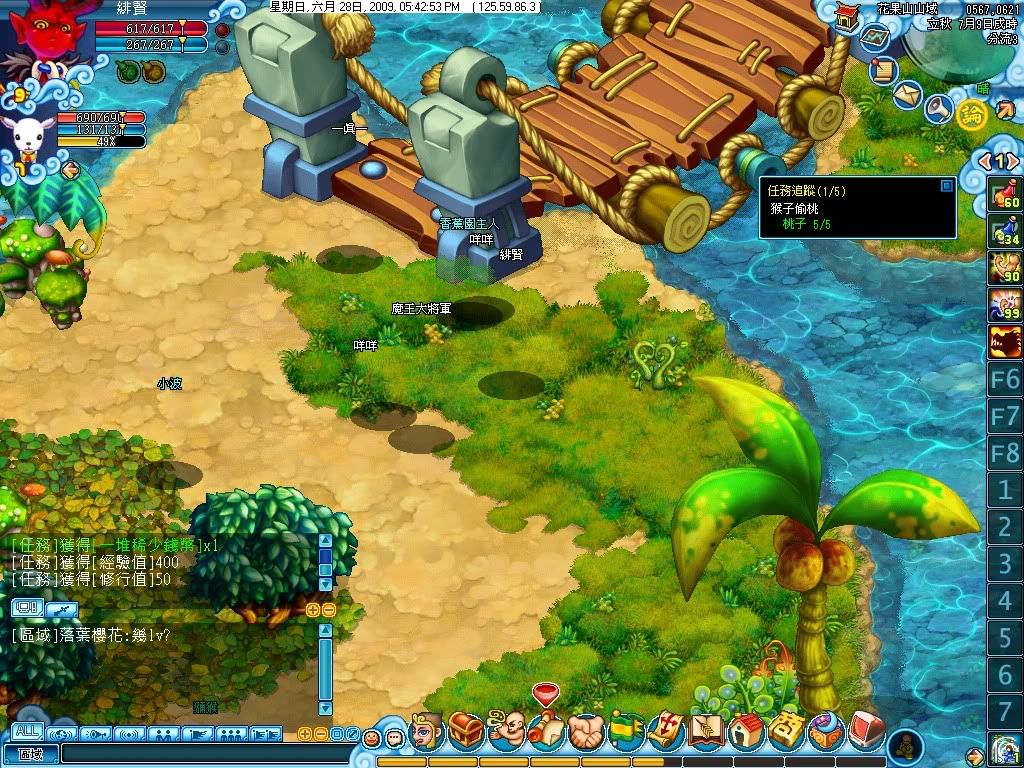The width and height of the screenshot is (1024, 768).
Task: Click the megaphone announcement icon
Action: point(937,108)
